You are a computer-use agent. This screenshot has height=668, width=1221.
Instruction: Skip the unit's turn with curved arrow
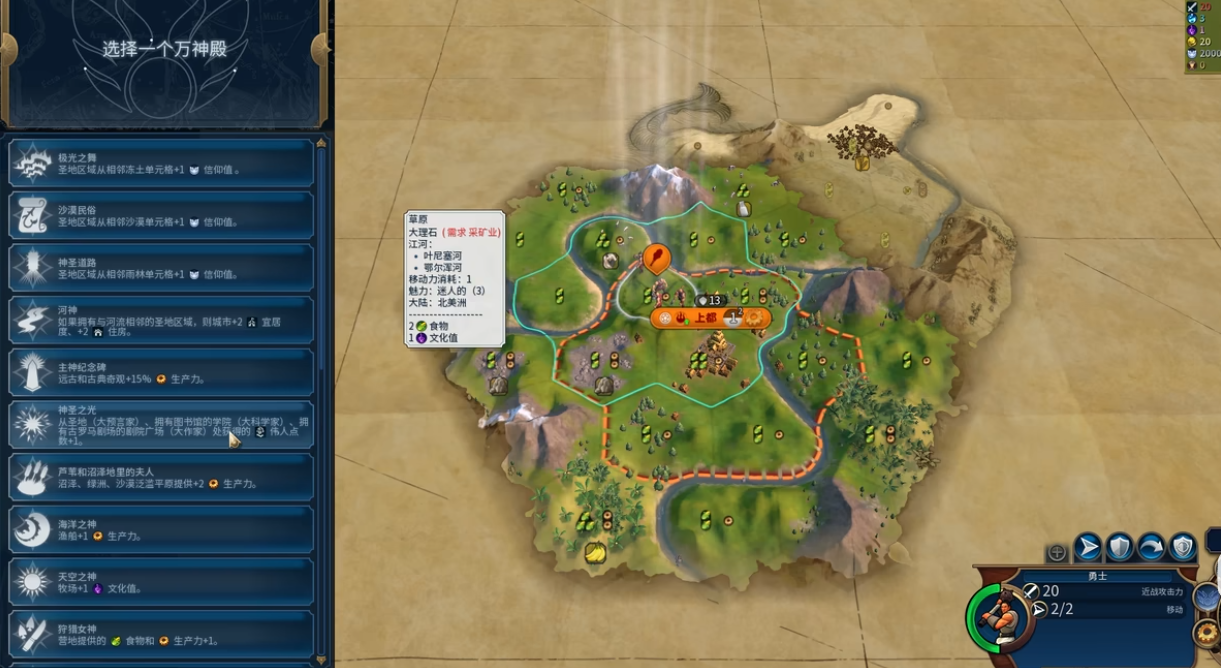click(x=1151, y=547)
